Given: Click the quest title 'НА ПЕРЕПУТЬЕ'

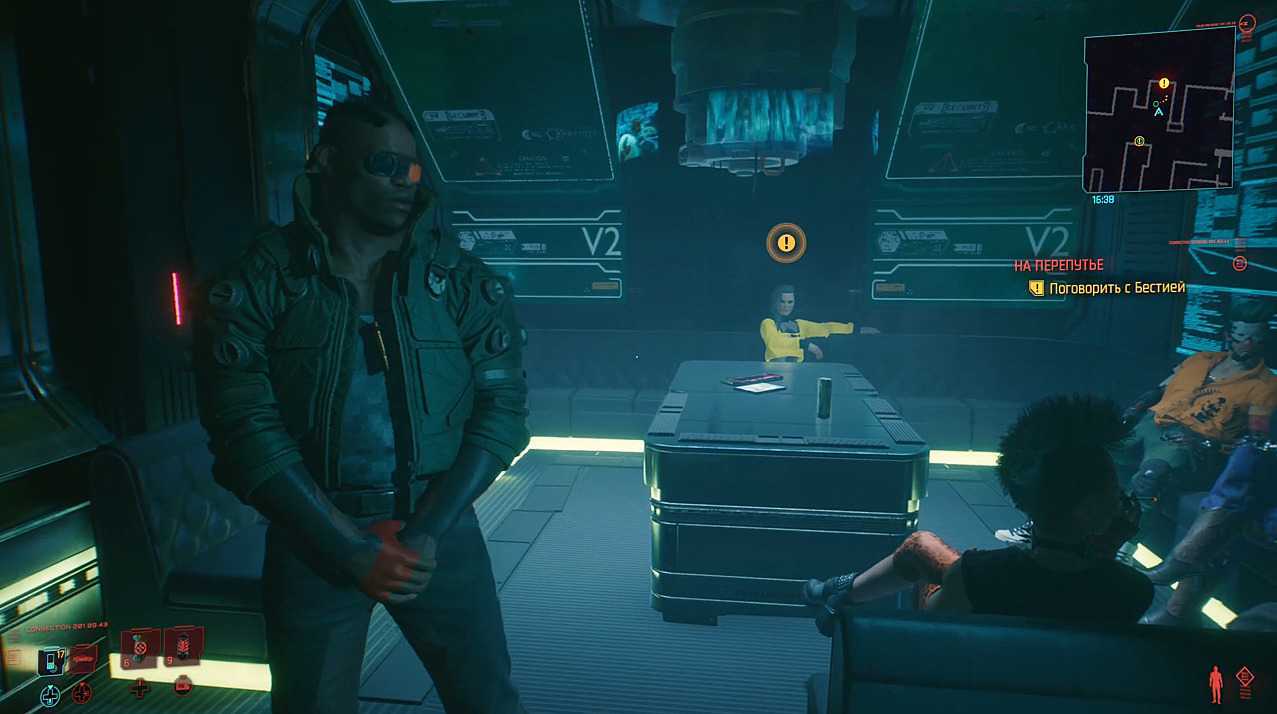Looking at the screenshot, I should click(1058, 265).
